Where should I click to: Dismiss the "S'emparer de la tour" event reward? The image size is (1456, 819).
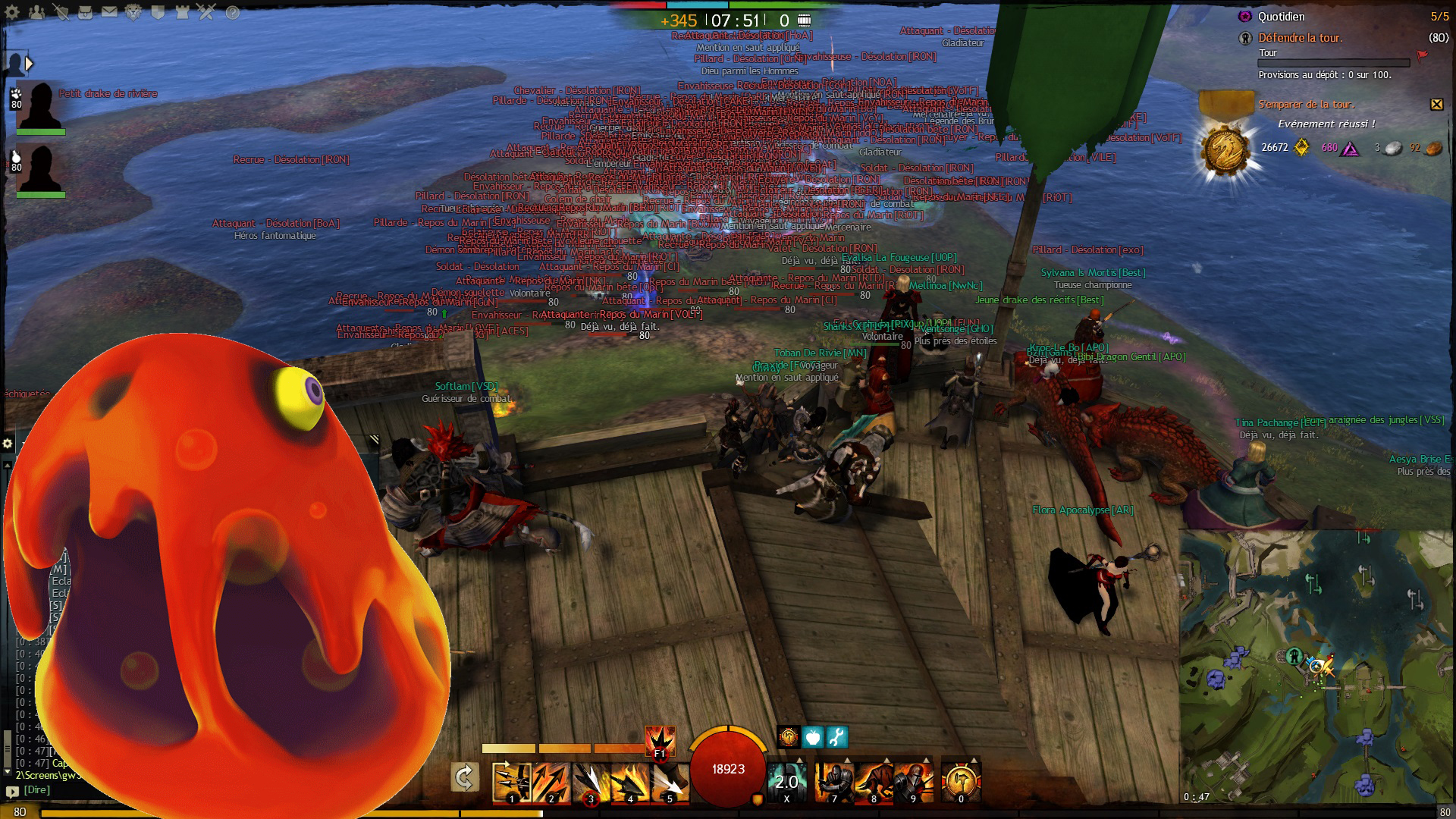point(1436,105)
